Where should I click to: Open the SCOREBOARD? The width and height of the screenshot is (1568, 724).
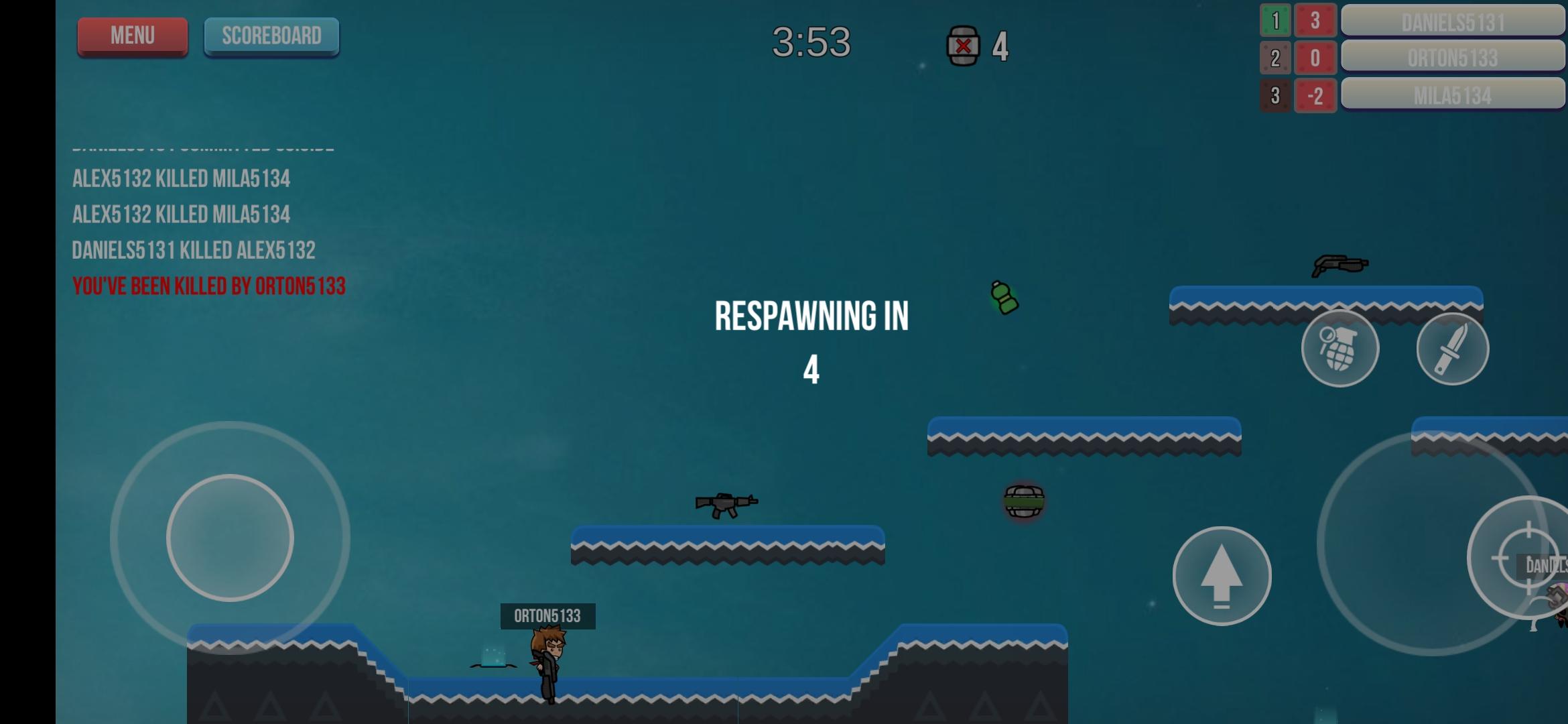pyautogui.click(x=271, y=35)
